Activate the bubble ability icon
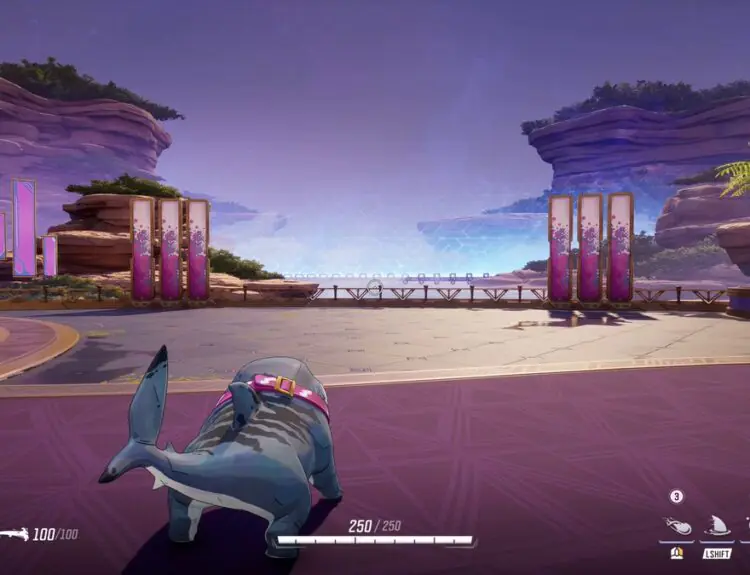750x575 pixels. 677,527
